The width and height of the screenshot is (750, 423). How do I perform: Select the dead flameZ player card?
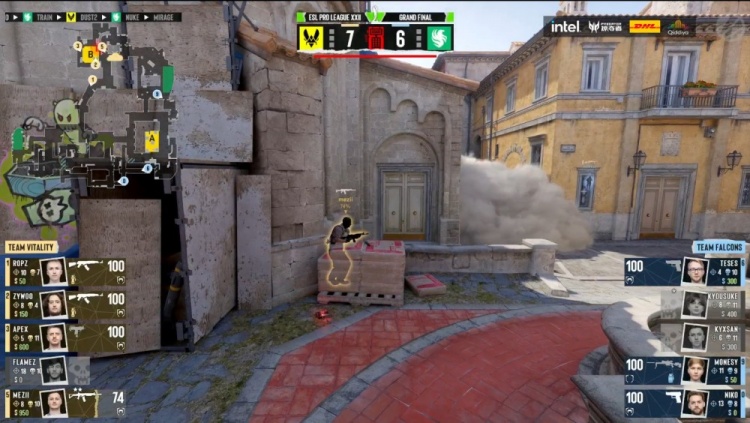50,370
